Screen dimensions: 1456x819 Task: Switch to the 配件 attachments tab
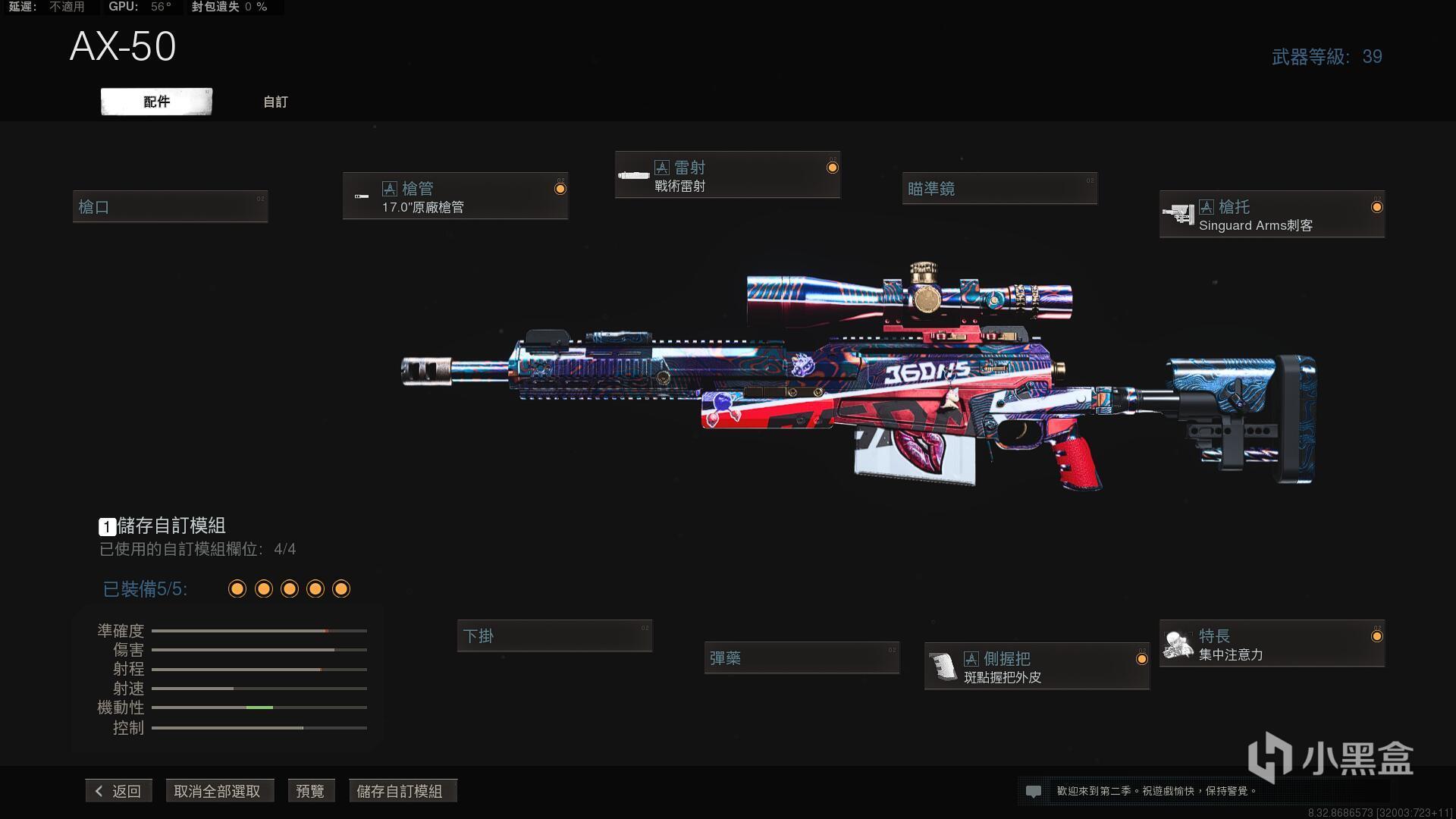coord(156,102)
